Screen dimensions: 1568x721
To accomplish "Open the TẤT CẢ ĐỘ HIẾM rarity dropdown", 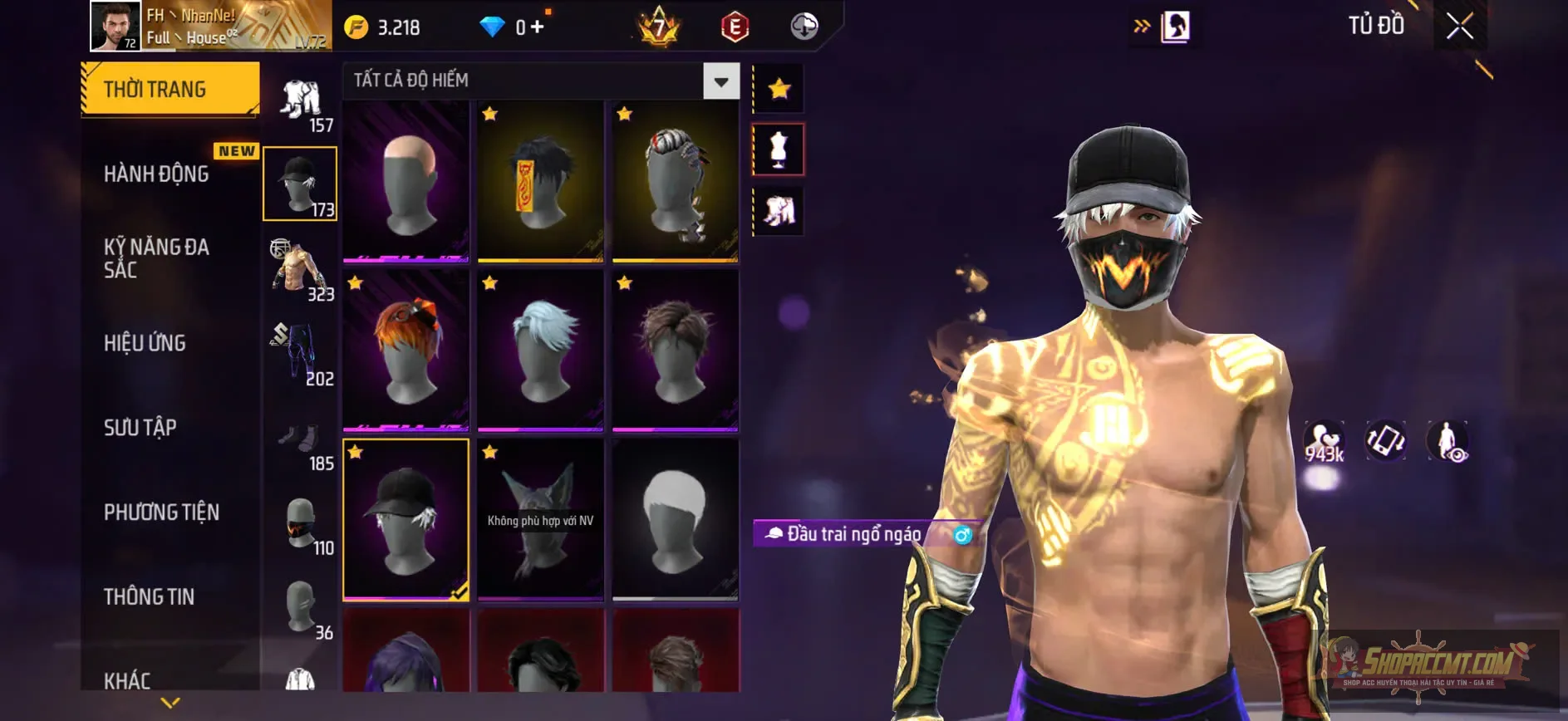I will [x=538, y=81].
